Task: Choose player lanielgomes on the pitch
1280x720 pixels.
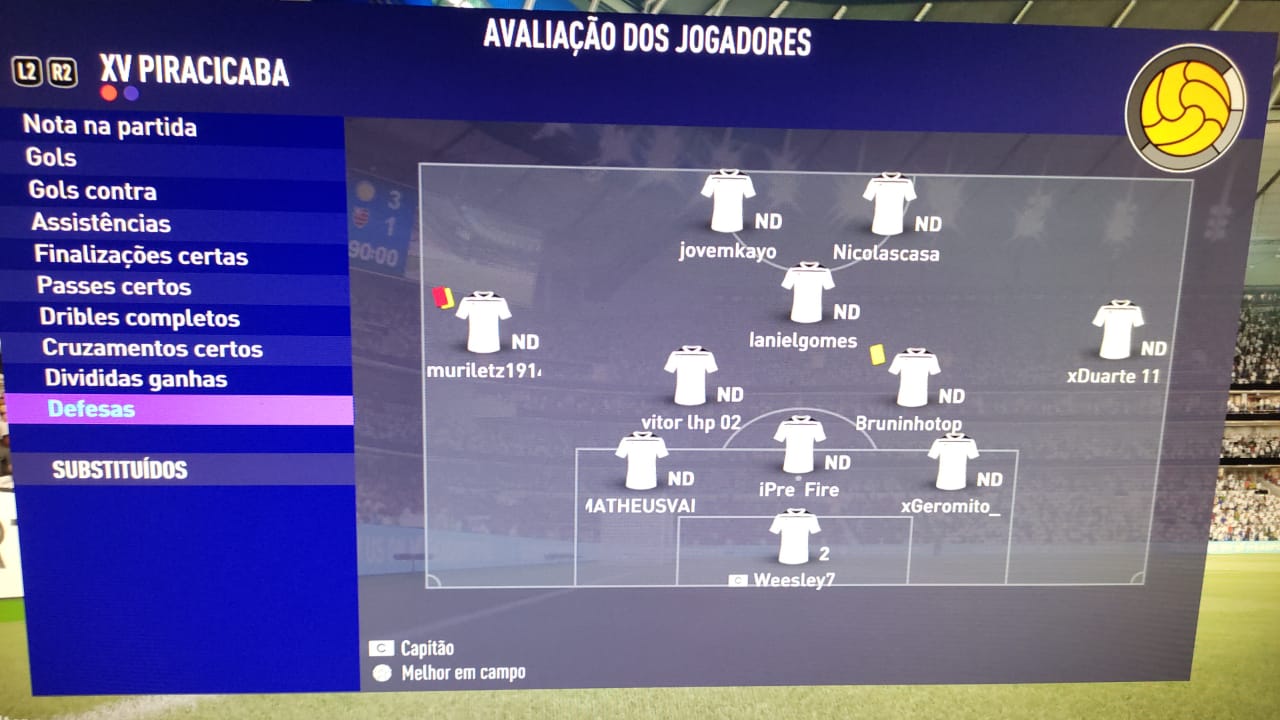Action: [x=807, y=293]
